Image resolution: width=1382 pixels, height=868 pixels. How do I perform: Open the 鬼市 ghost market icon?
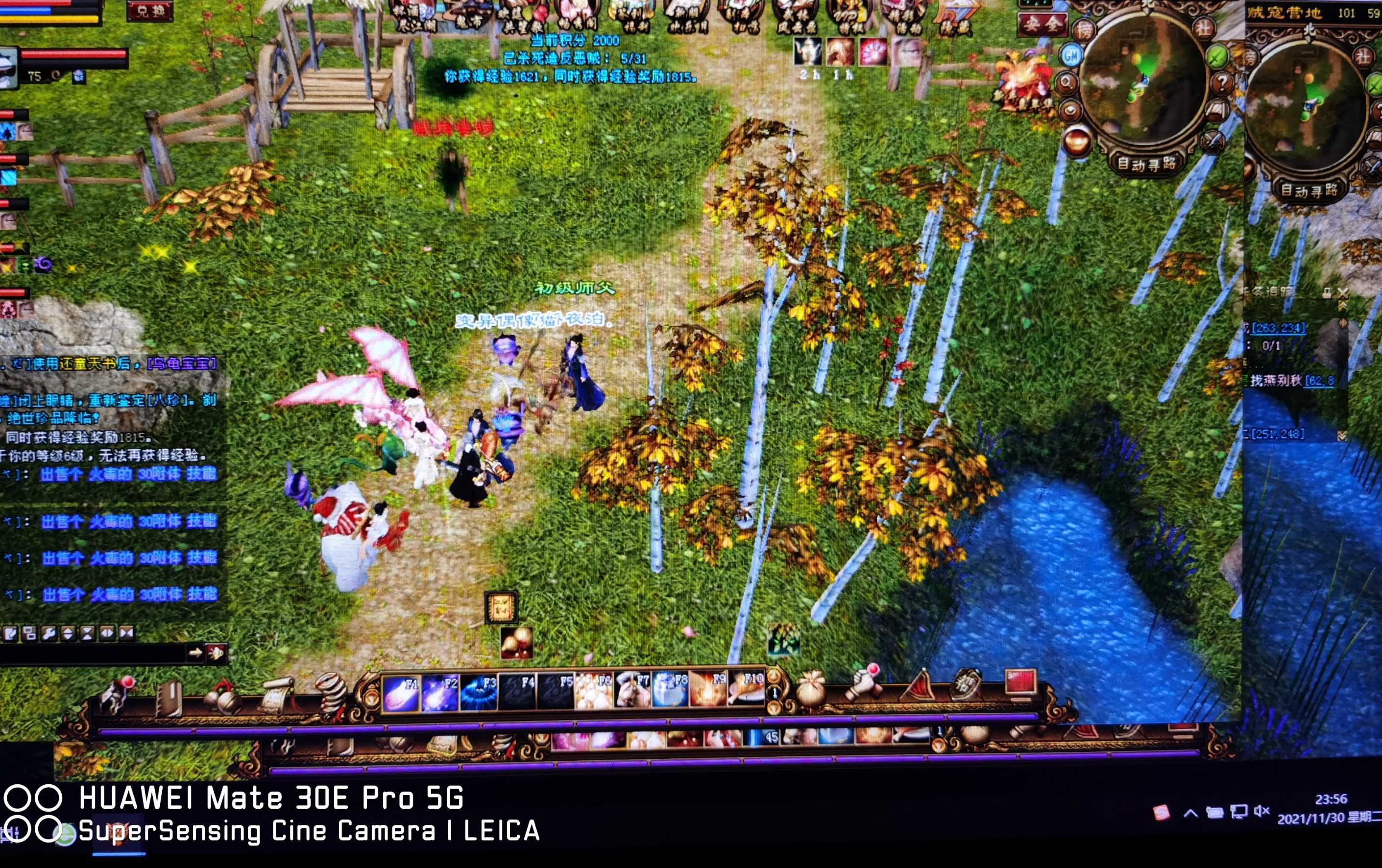coord(469,16)
